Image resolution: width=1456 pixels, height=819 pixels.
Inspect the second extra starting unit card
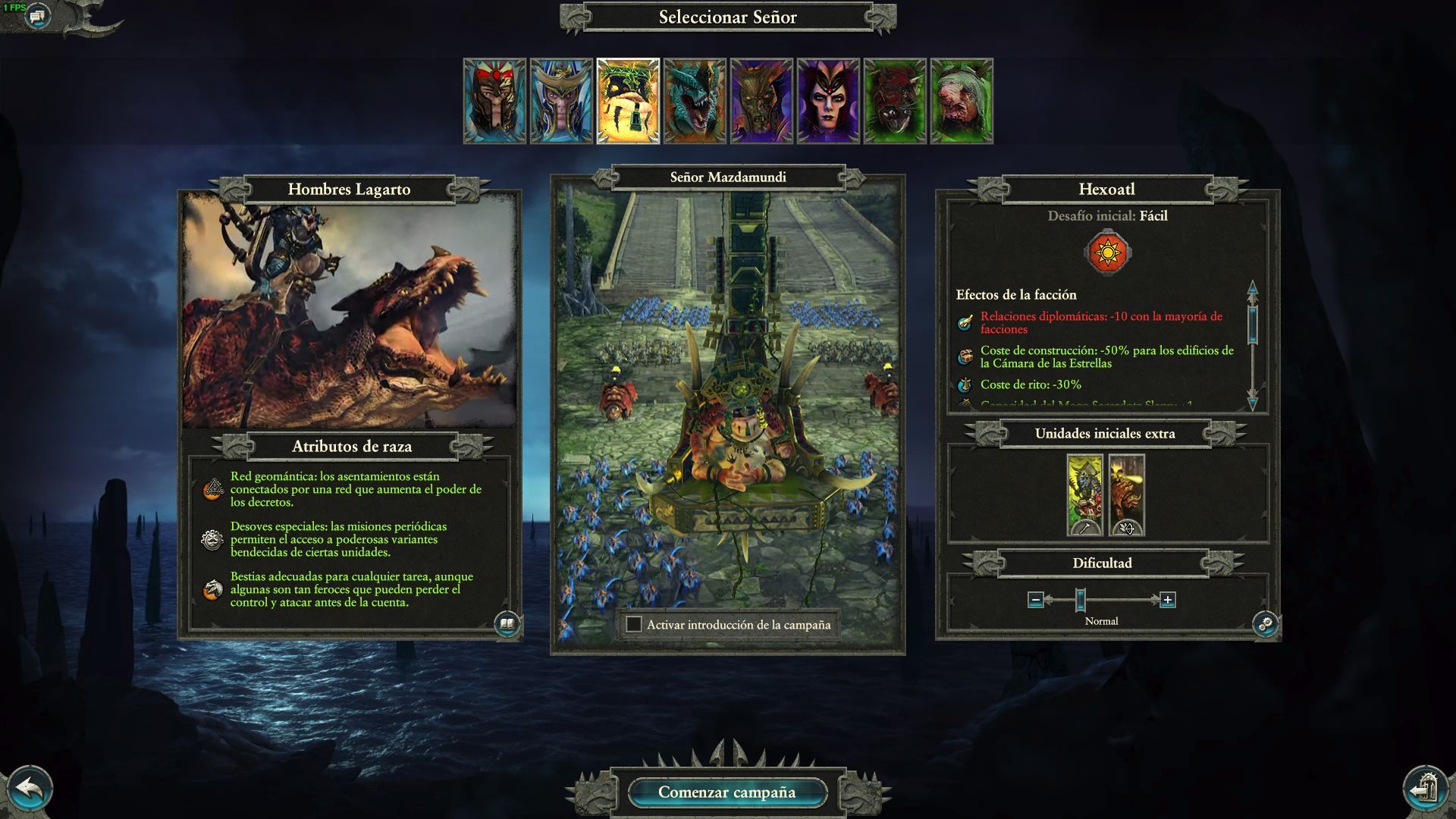click(x=1126, y=494)
